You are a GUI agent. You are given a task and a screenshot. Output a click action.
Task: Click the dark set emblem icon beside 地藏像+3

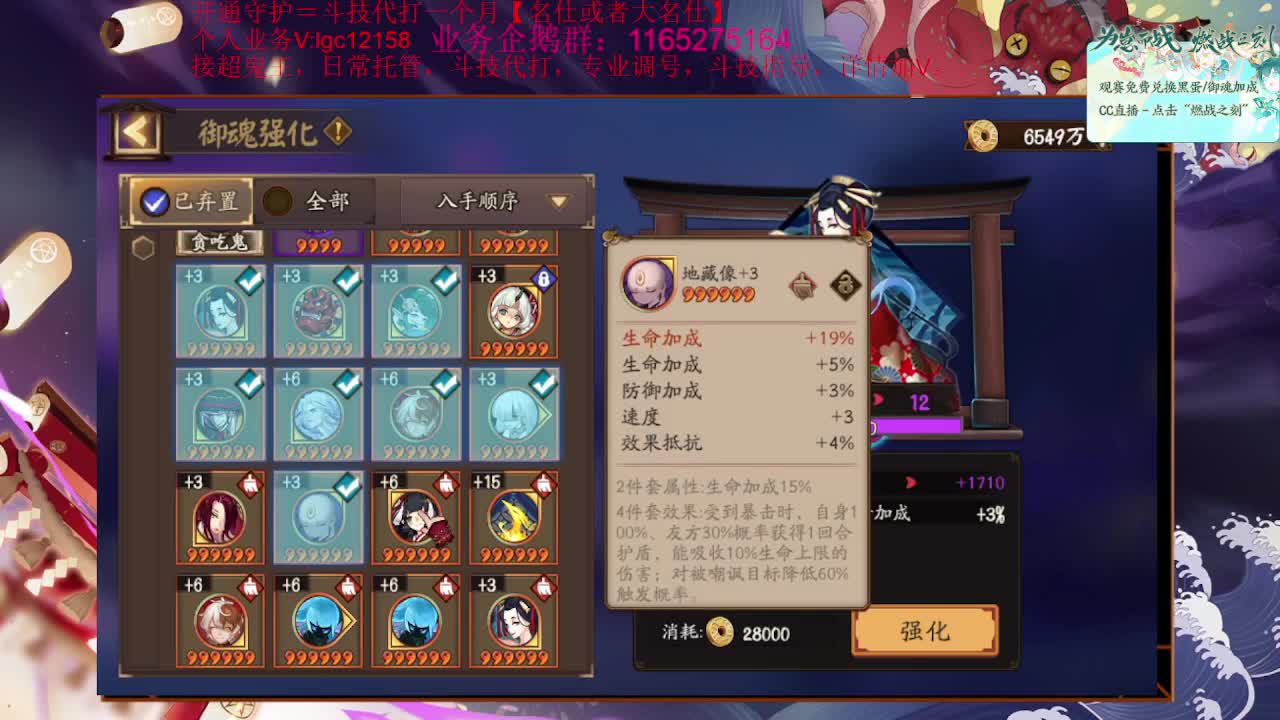(849, 283)
